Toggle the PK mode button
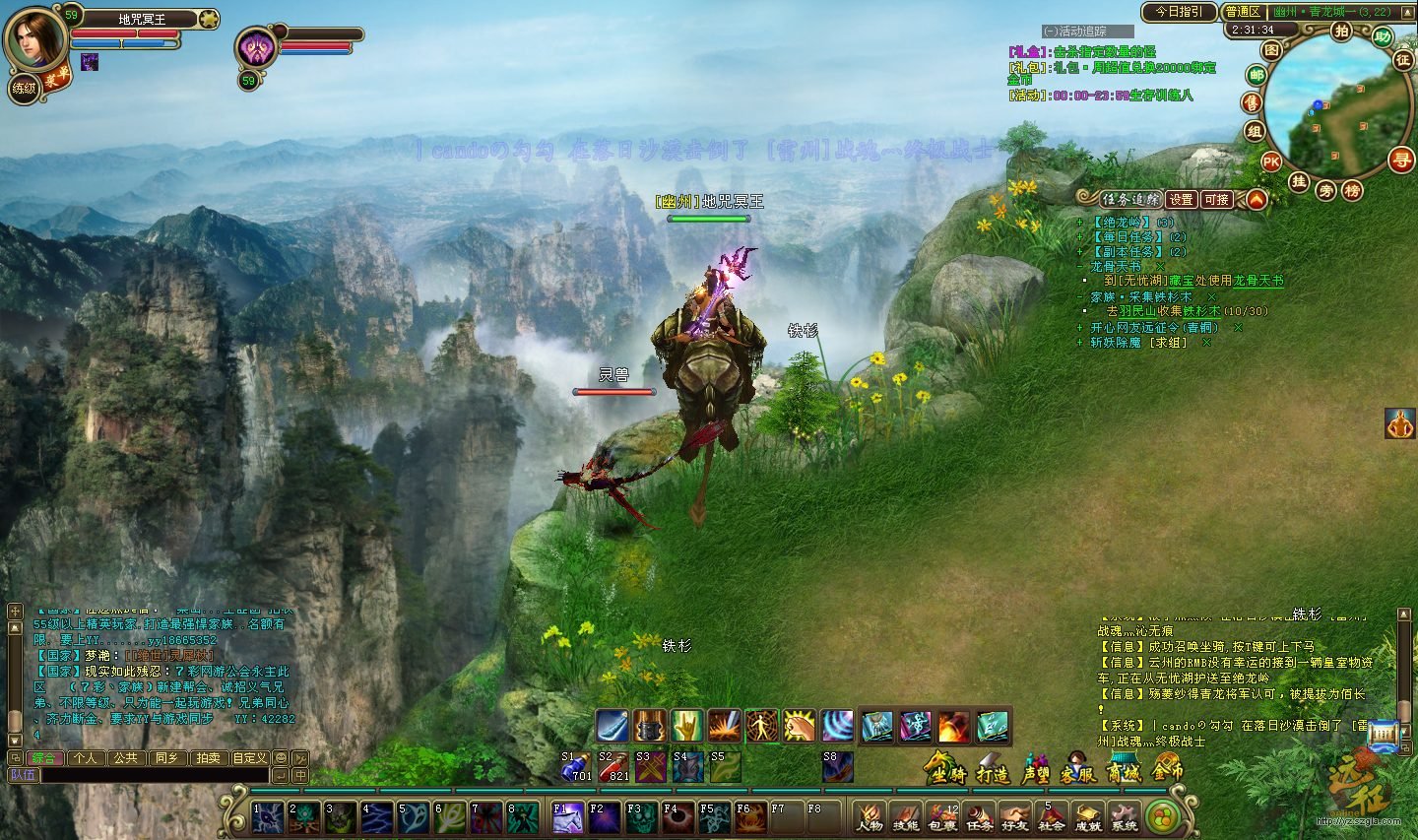This screenshot has height=840, width=1418. click(1271, 162)
